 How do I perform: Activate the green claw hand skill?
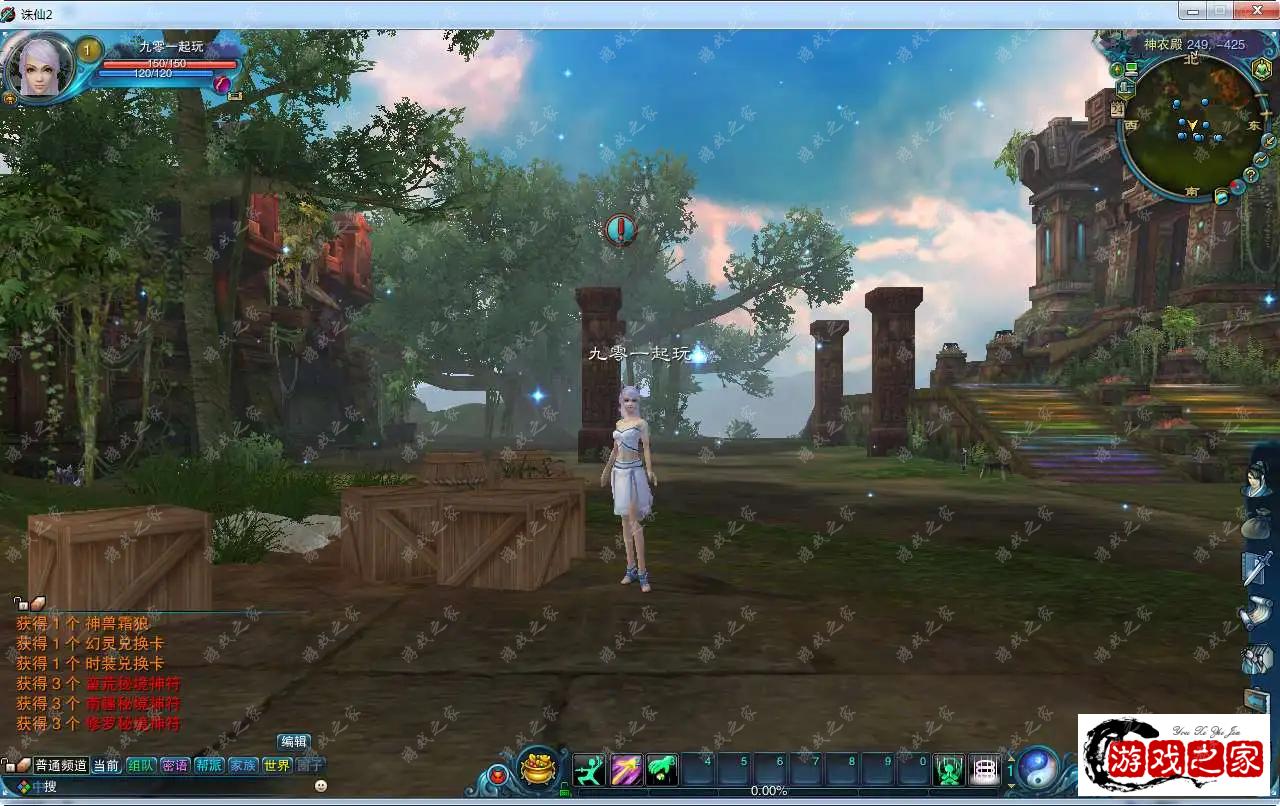pos(662,769)
